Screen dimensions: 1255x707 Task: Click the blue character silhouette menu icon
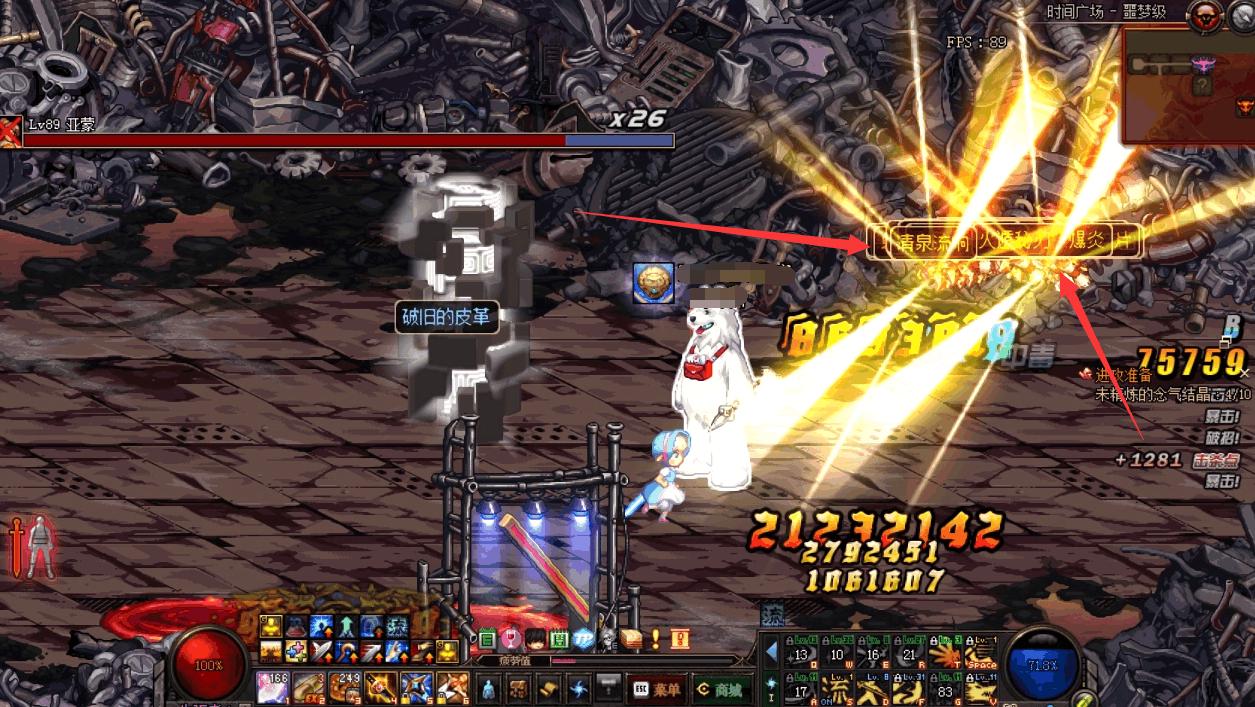pos(488,689)
